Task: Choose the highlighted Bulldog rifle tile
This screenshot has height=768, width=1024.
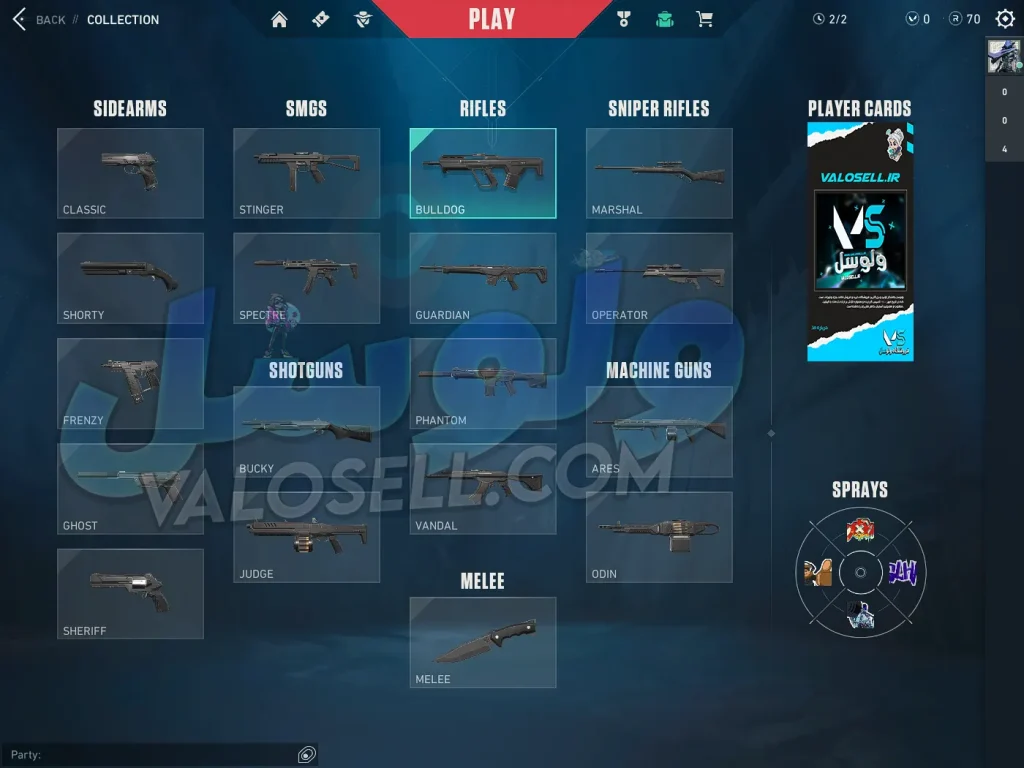Action: coord(483,173)
